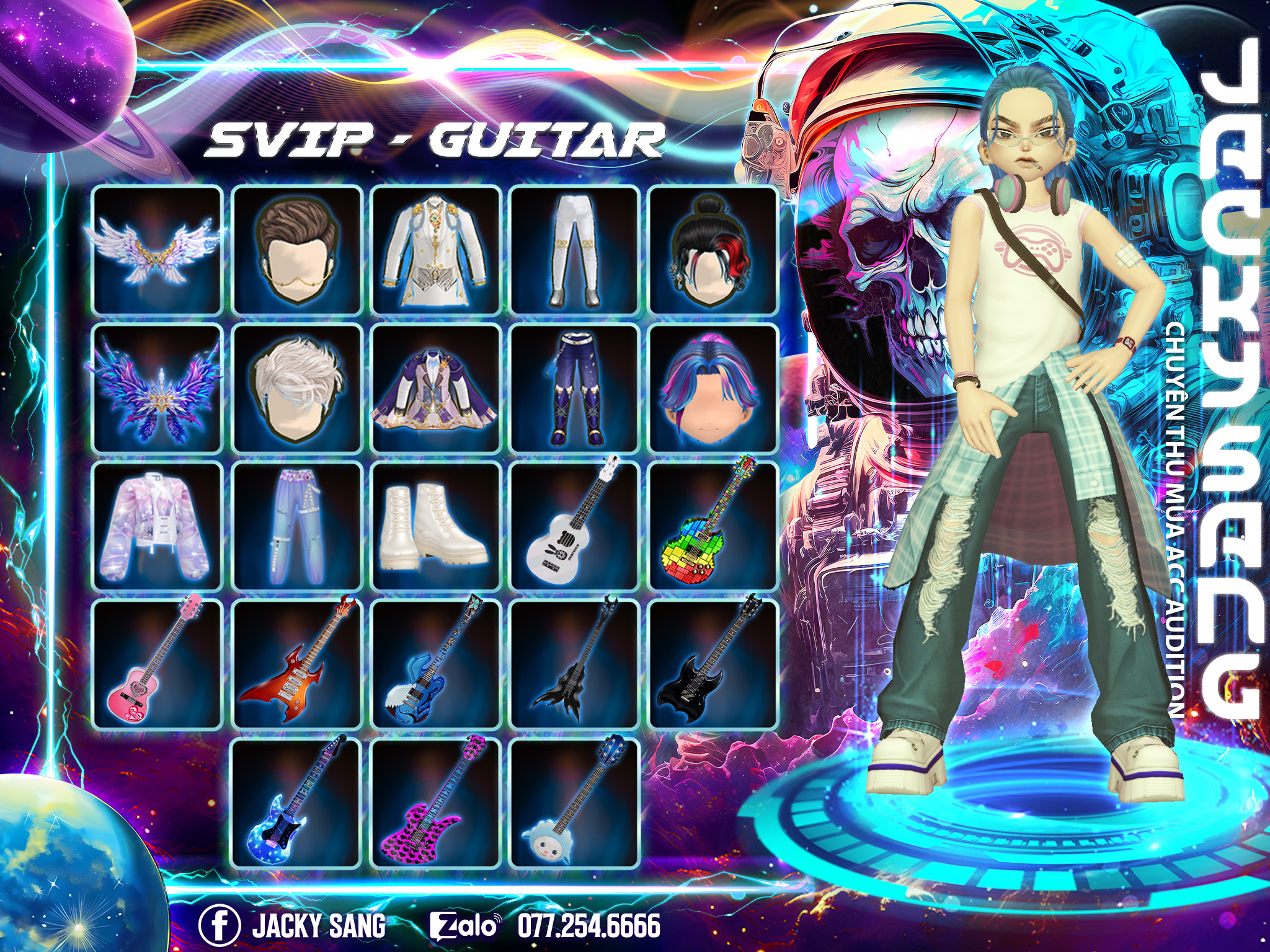Select the purple caped jacket slot
Viewport: 1270px width, 952px height.
435,389
